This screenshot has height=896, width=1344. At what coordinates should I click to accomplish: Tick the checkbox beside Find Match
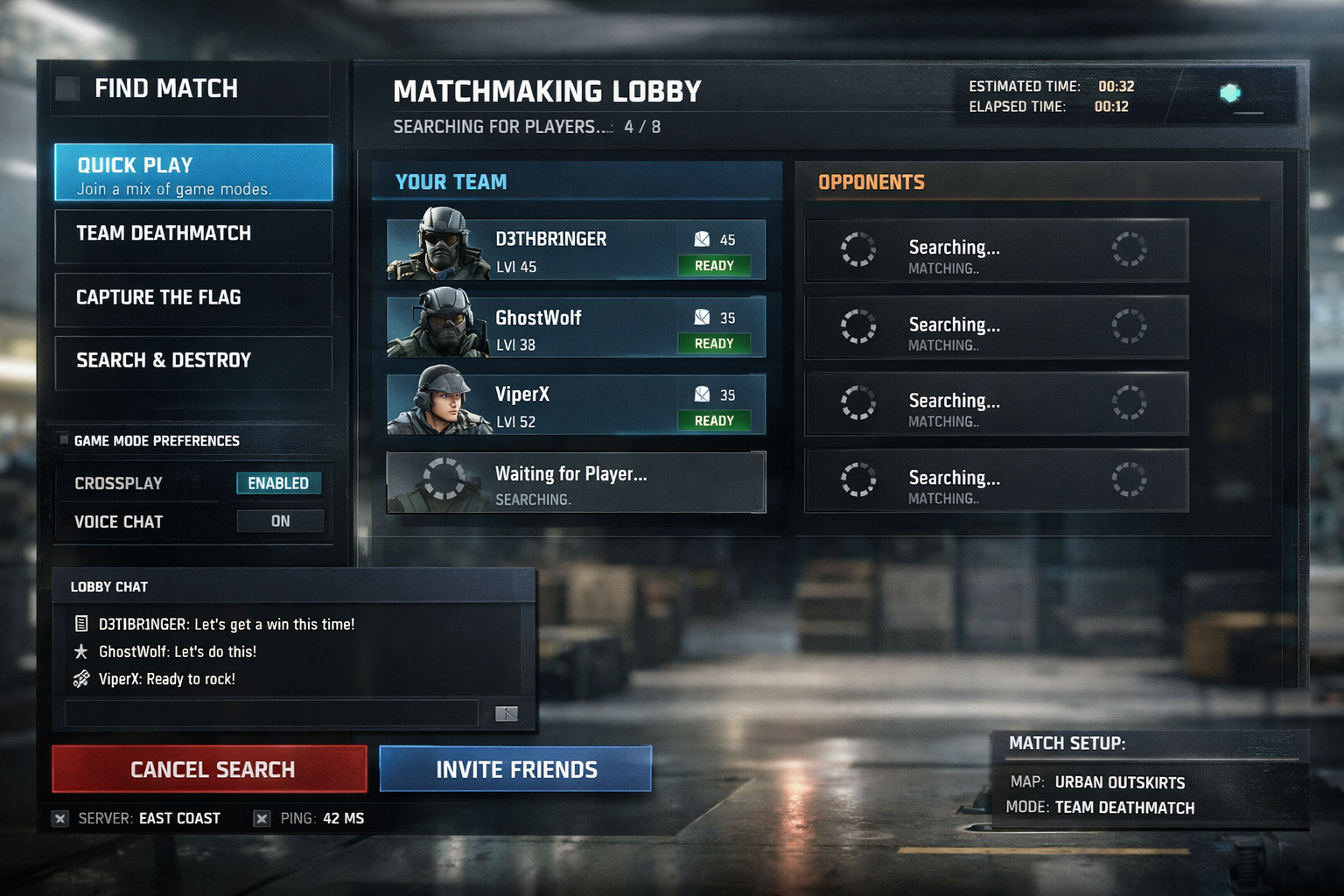[67, 88]
